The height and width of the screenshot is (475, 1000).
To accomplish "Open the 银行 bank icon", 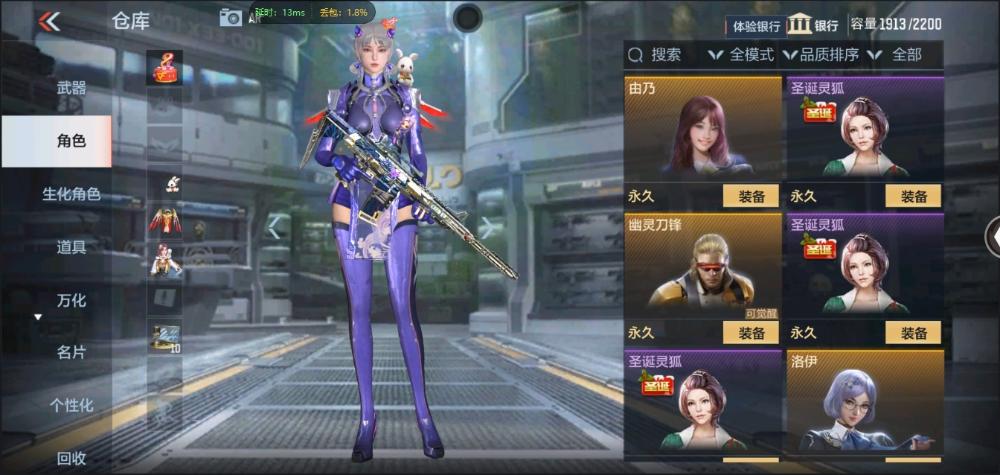I will point(813,24).
